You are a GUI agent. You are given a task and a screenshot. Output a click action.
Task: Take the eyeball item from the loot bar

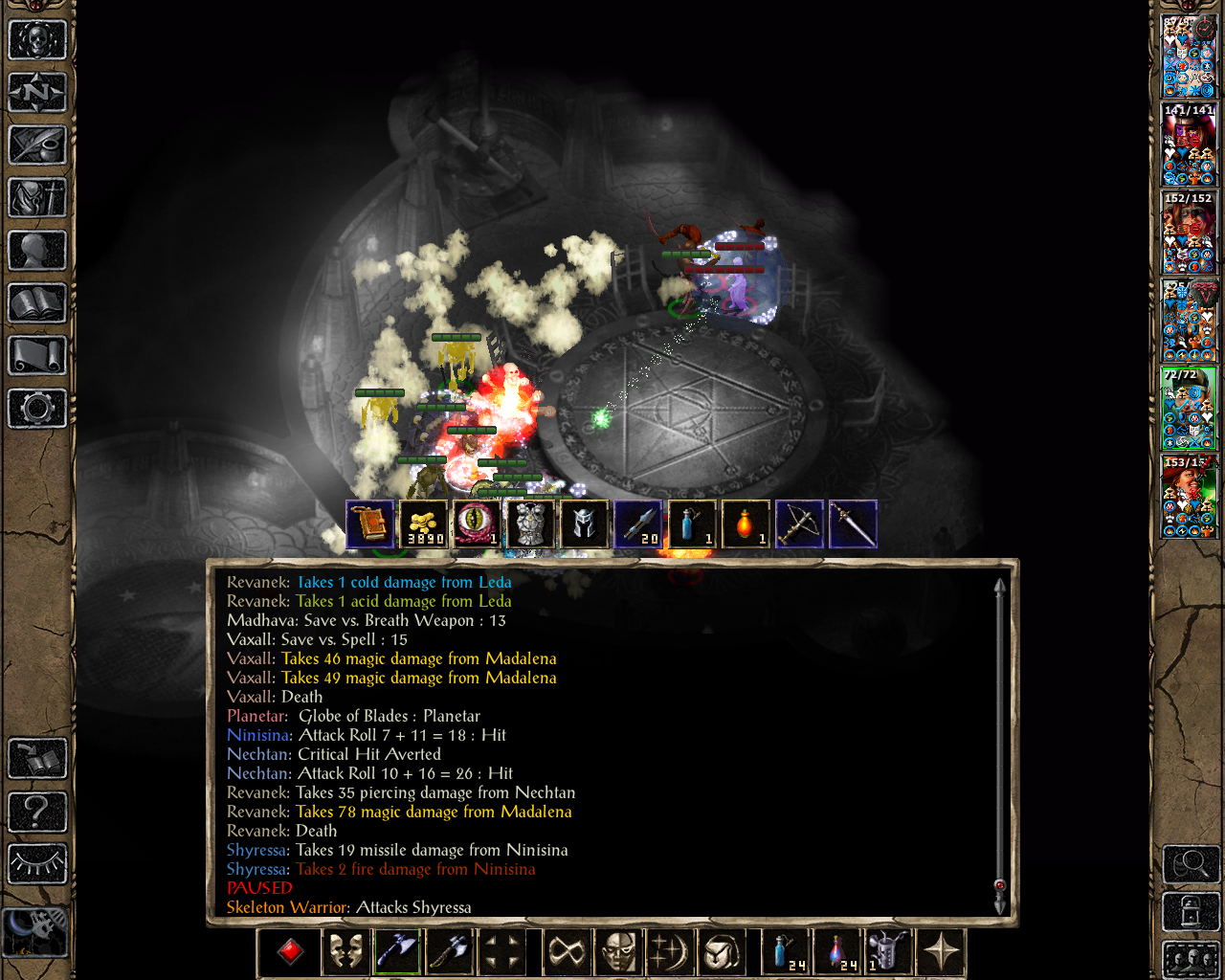point(477,524)
